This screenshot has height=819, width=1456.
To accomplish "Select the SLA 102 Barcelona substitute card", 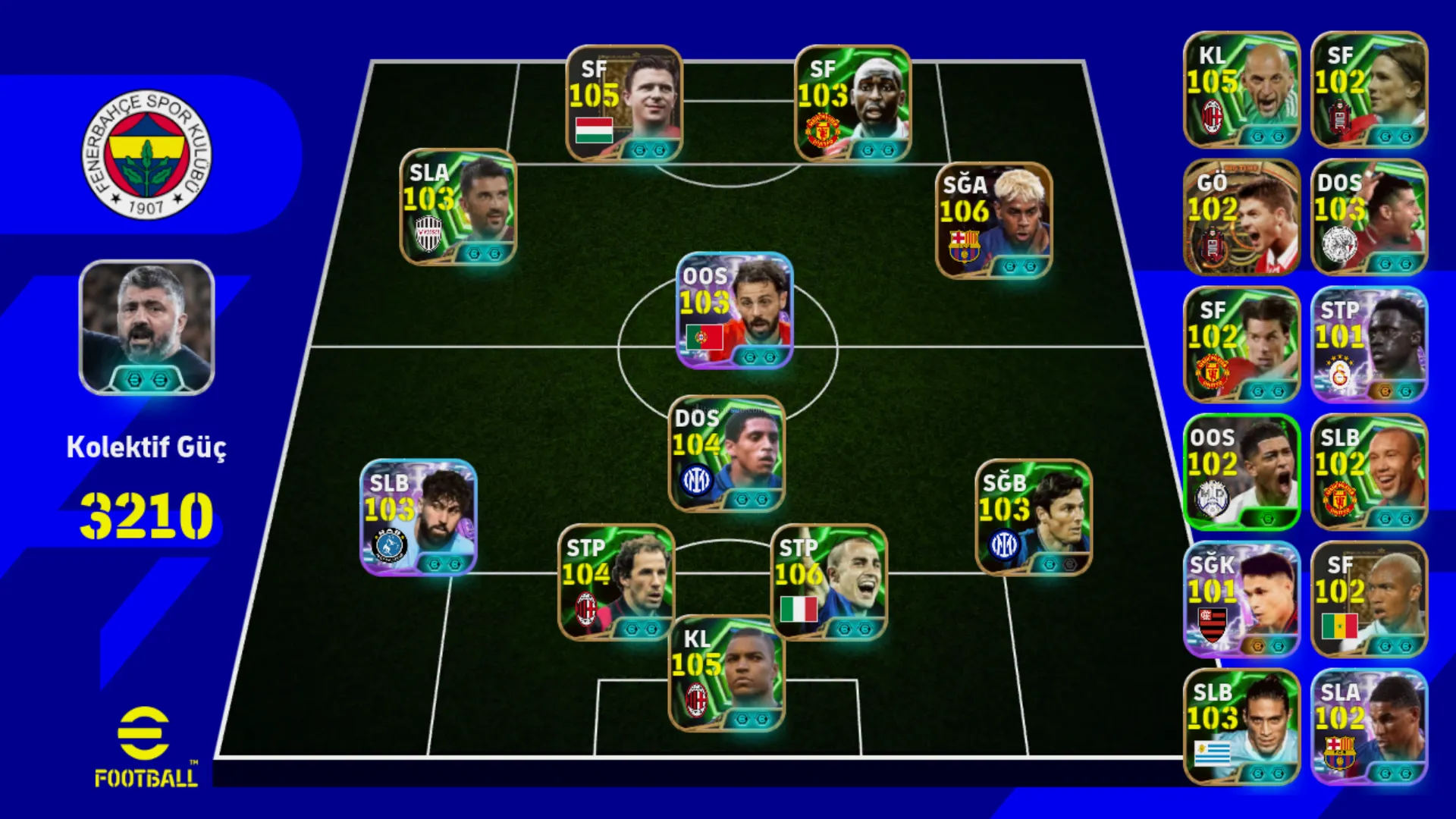I will [x=1369, y=726].
